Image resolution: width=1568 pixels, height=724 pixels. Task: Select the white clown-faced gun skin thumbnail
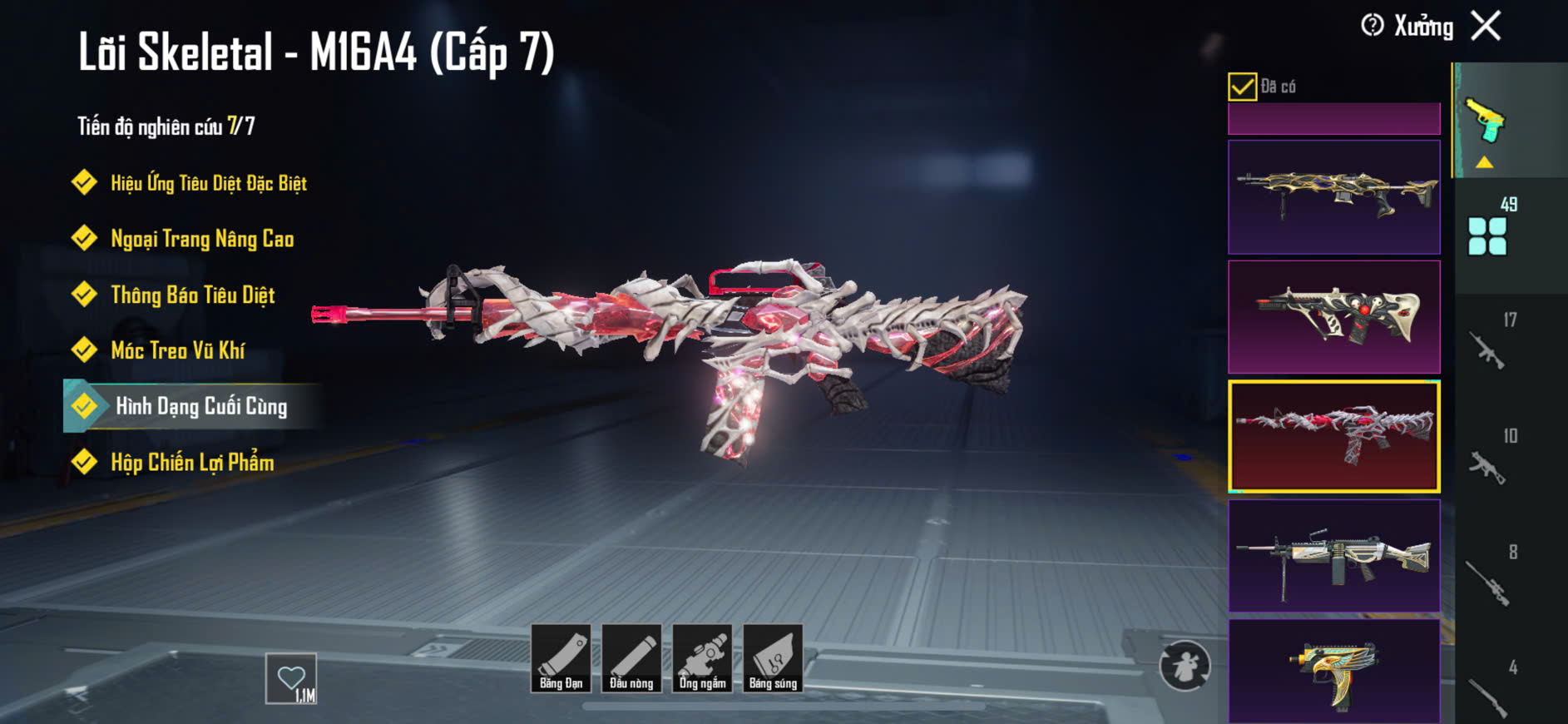[x=1333, y=316]
